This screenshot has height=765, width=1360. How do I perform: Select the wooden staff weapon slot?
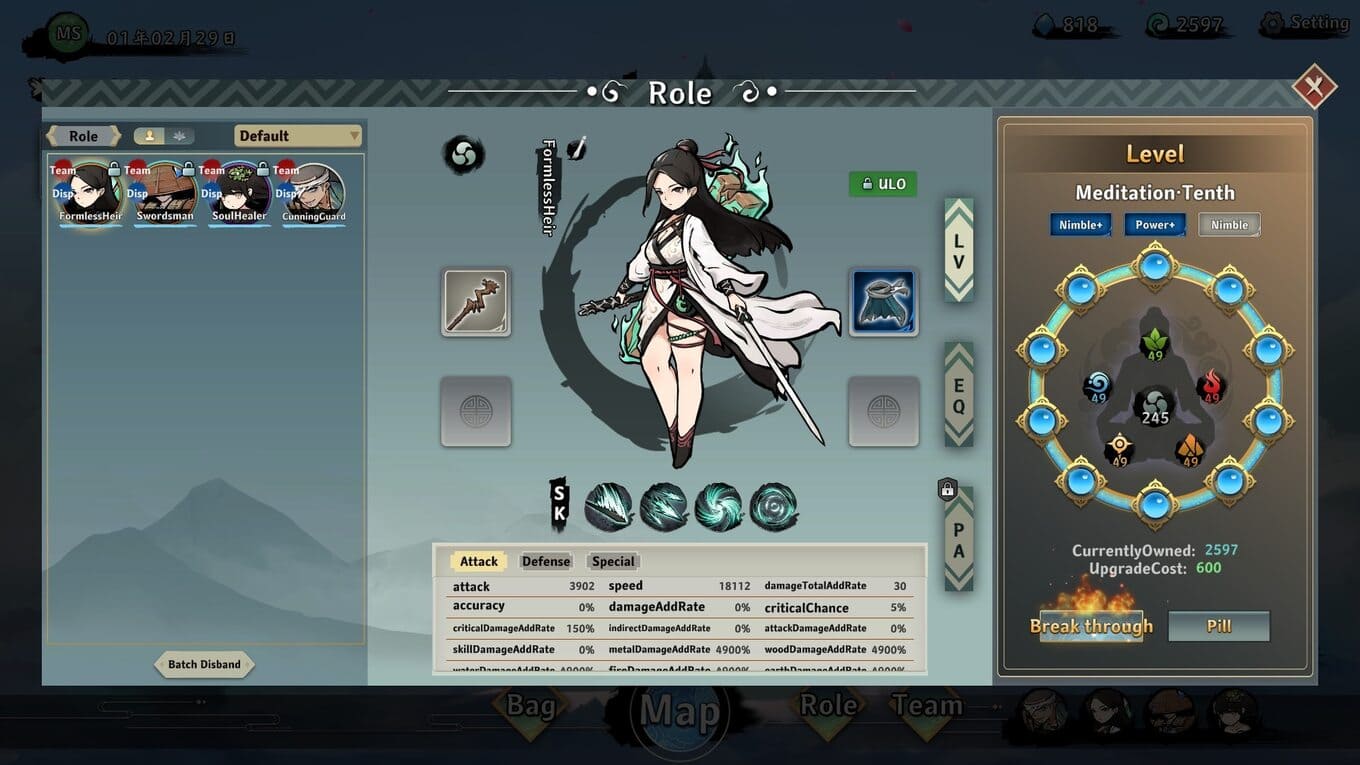[x=476, y=301]
